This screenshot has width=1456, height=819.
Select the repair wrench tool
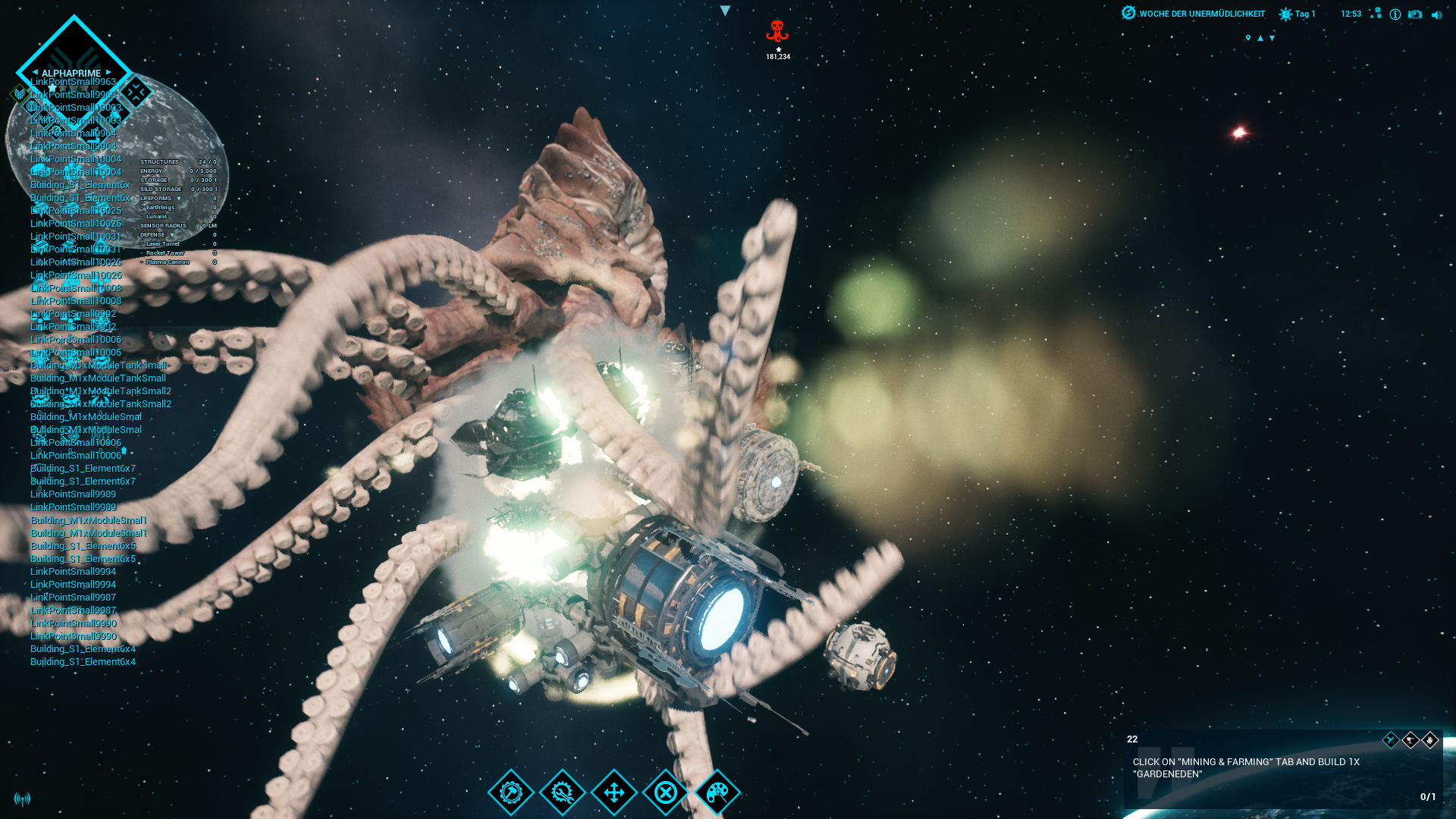click(563, 792)
